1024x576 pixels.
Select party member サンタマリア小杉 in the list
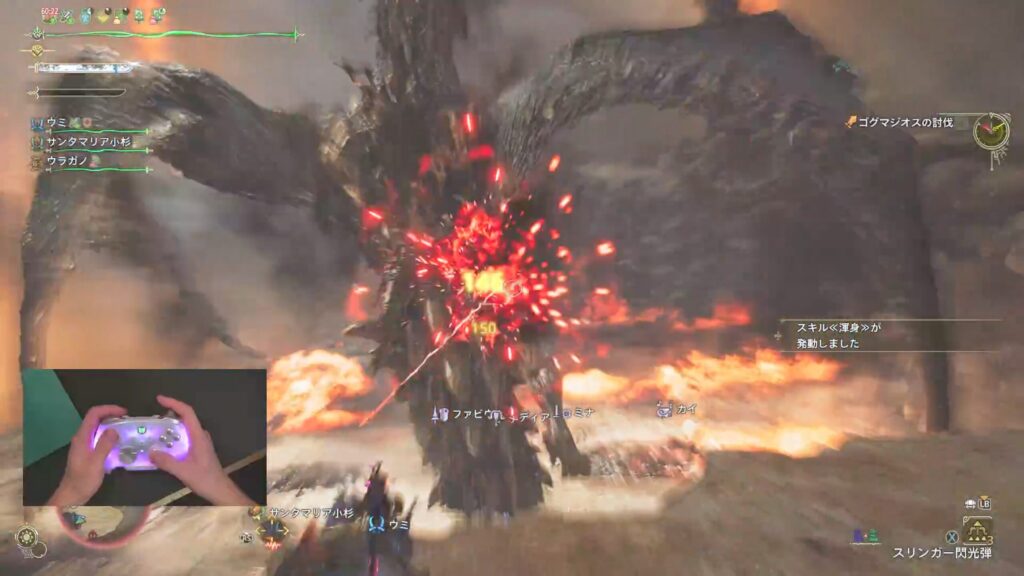point(90,142)
